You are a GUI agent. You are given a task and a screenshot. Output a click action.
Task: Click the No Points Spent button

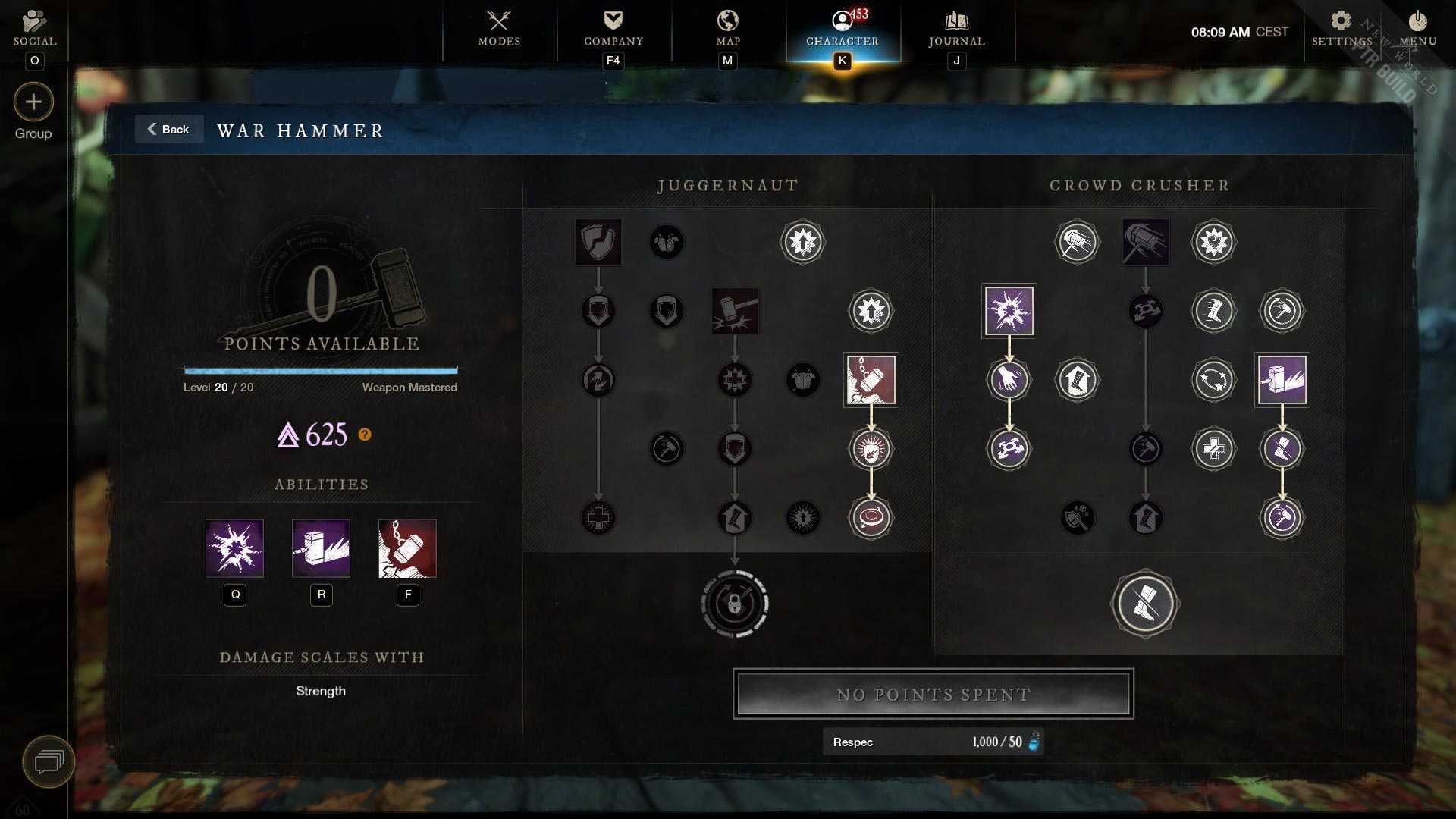pos(933,694)
